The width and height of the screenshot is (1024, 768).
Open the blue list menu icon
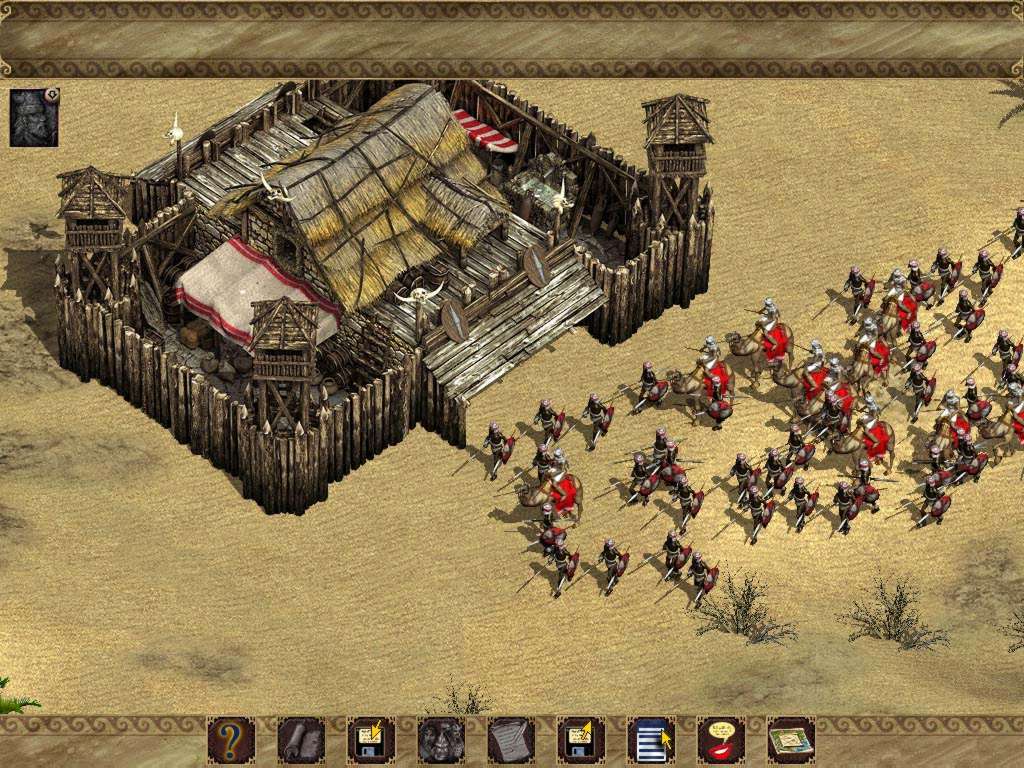pos(651,740)
